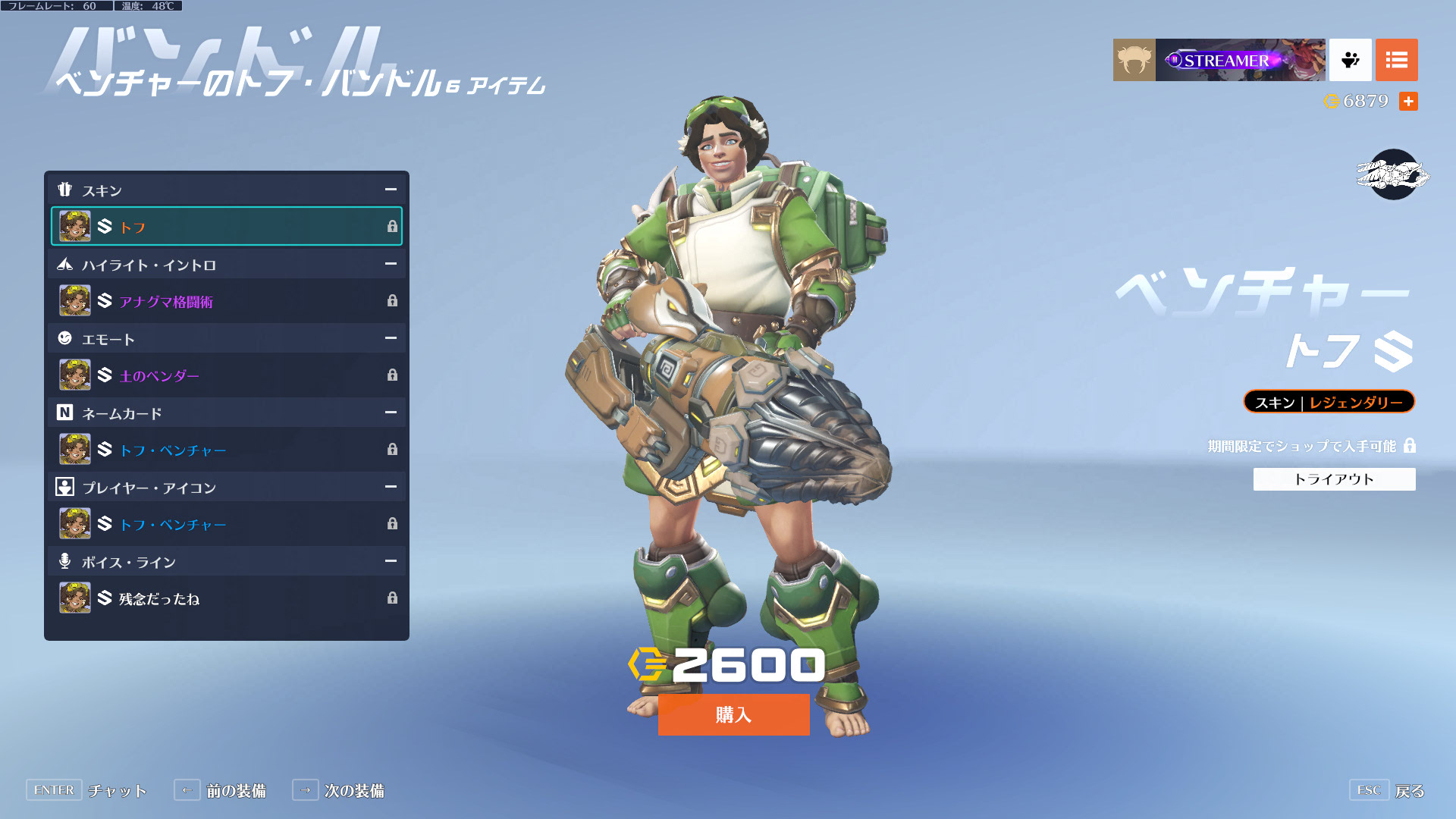Viewport: 1456px width, 819px height.
Task: Collapse the ネームカード section header
Action: point(391,413)
